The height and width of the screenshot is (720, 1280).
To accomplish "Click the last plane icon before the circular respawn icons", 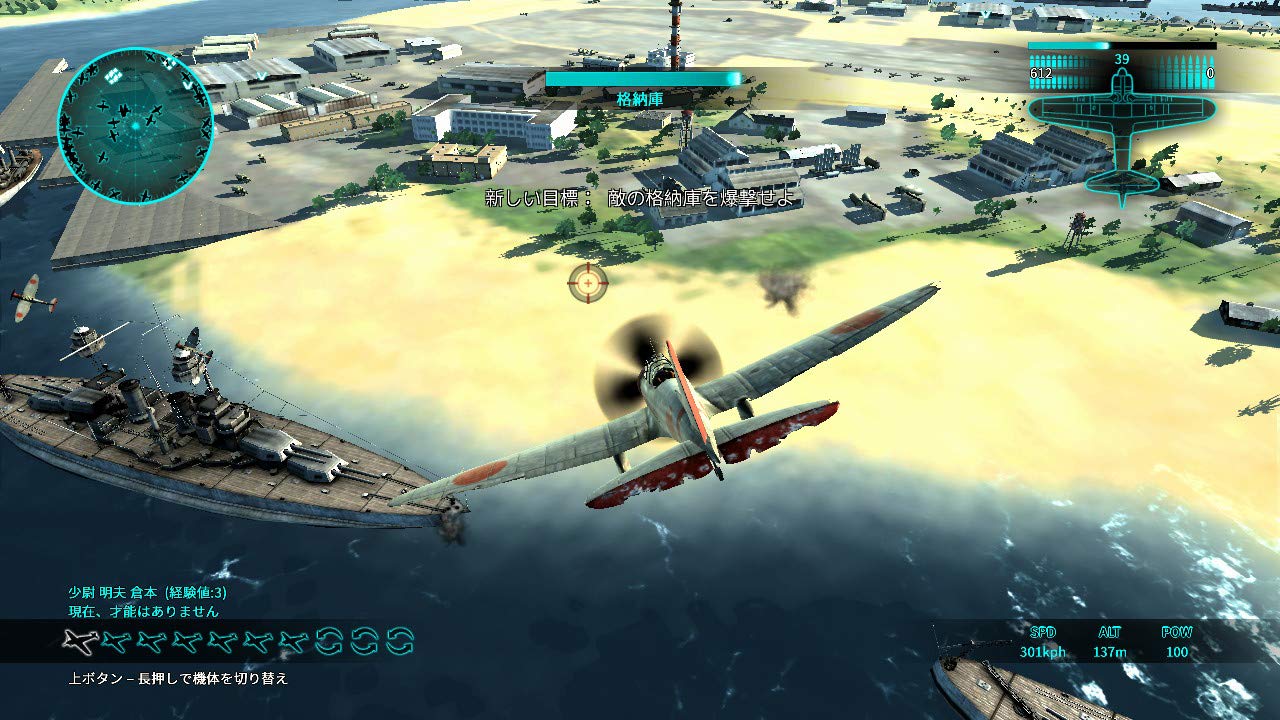I will coord(294,640).
